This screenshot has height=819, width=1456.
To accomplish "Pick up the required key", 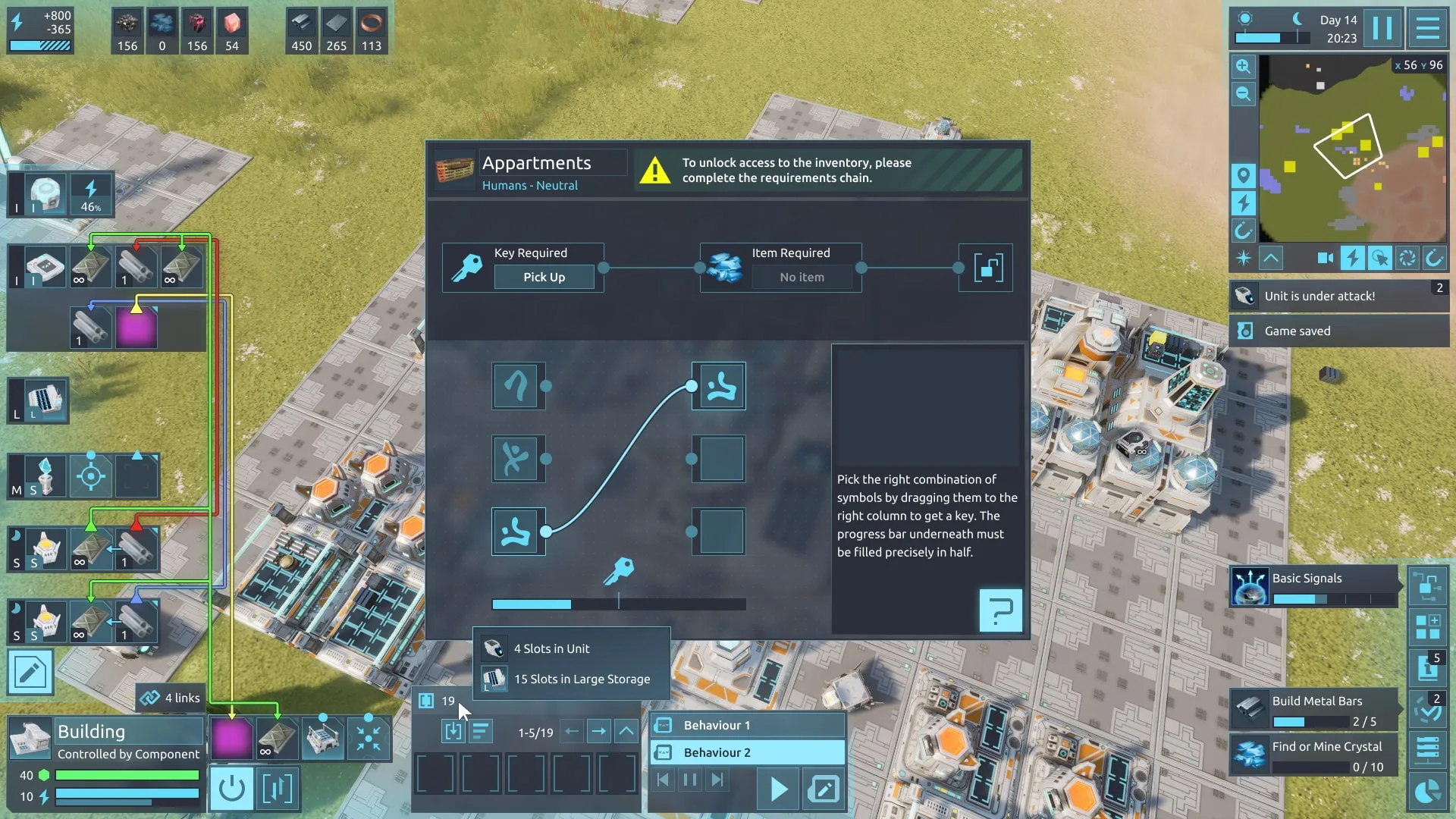I will pos(544,278).
